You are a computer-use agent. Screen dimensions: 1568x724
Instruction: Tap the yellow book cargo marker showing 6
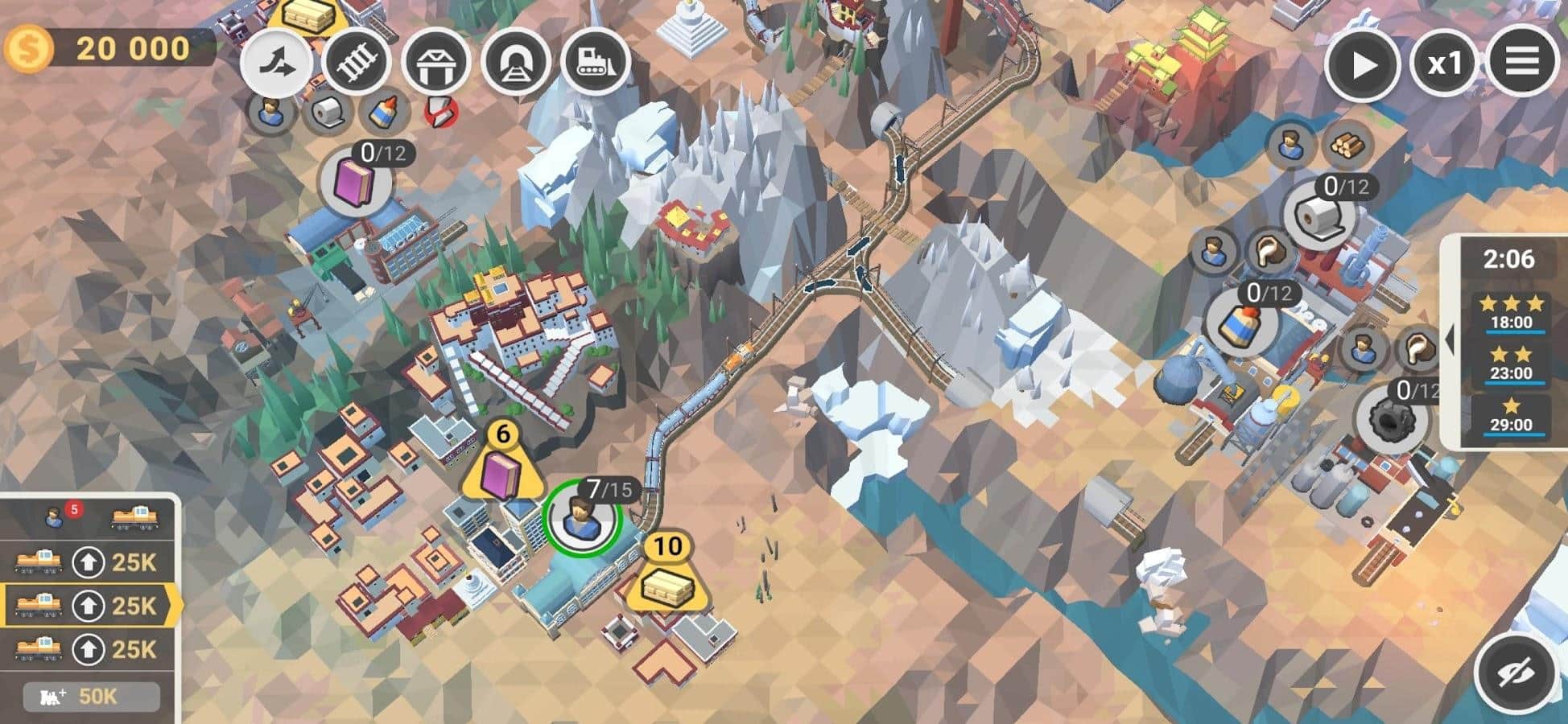pyautogui.click(x=502, y=471)
